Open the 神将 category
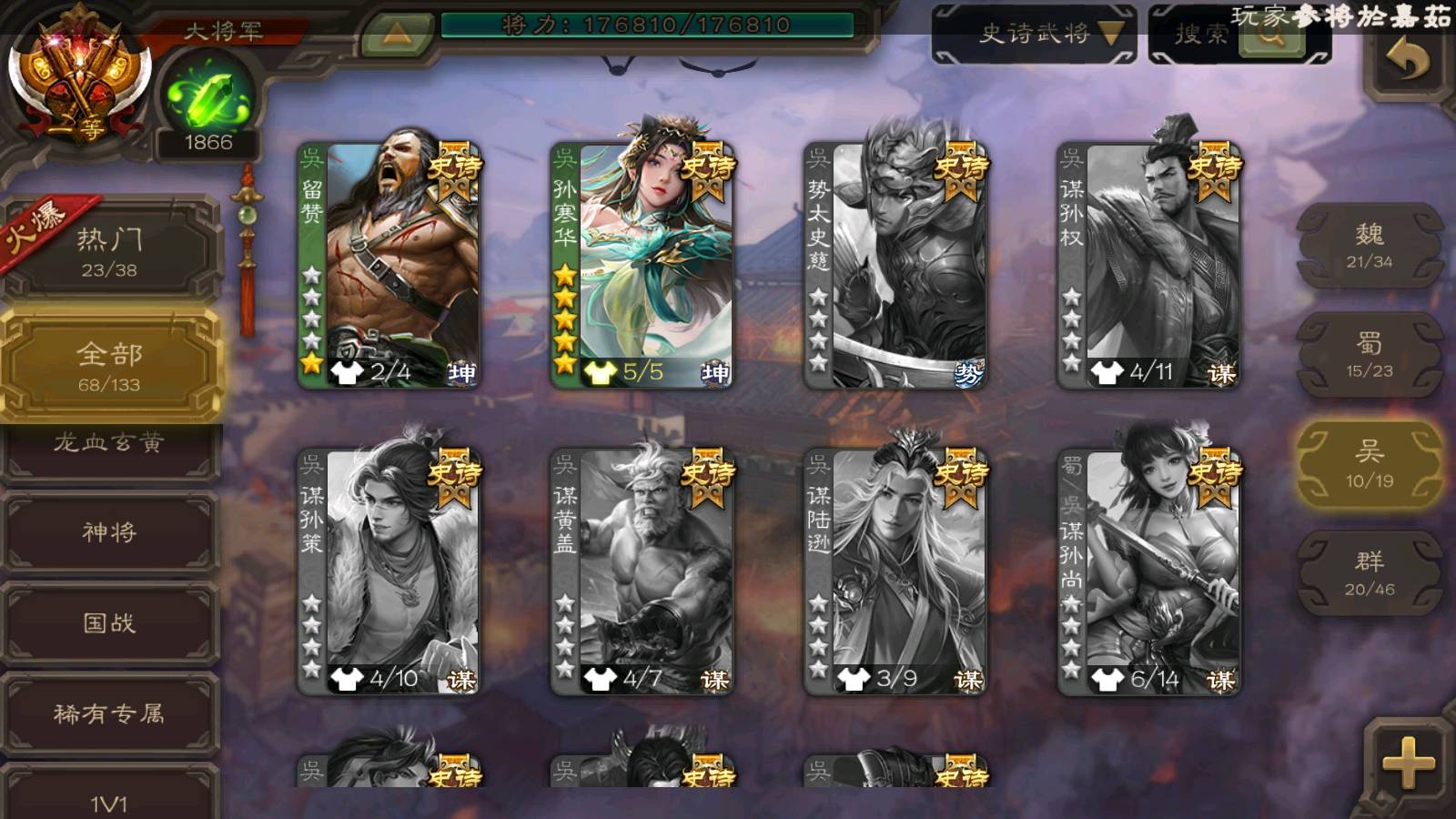 109,531
